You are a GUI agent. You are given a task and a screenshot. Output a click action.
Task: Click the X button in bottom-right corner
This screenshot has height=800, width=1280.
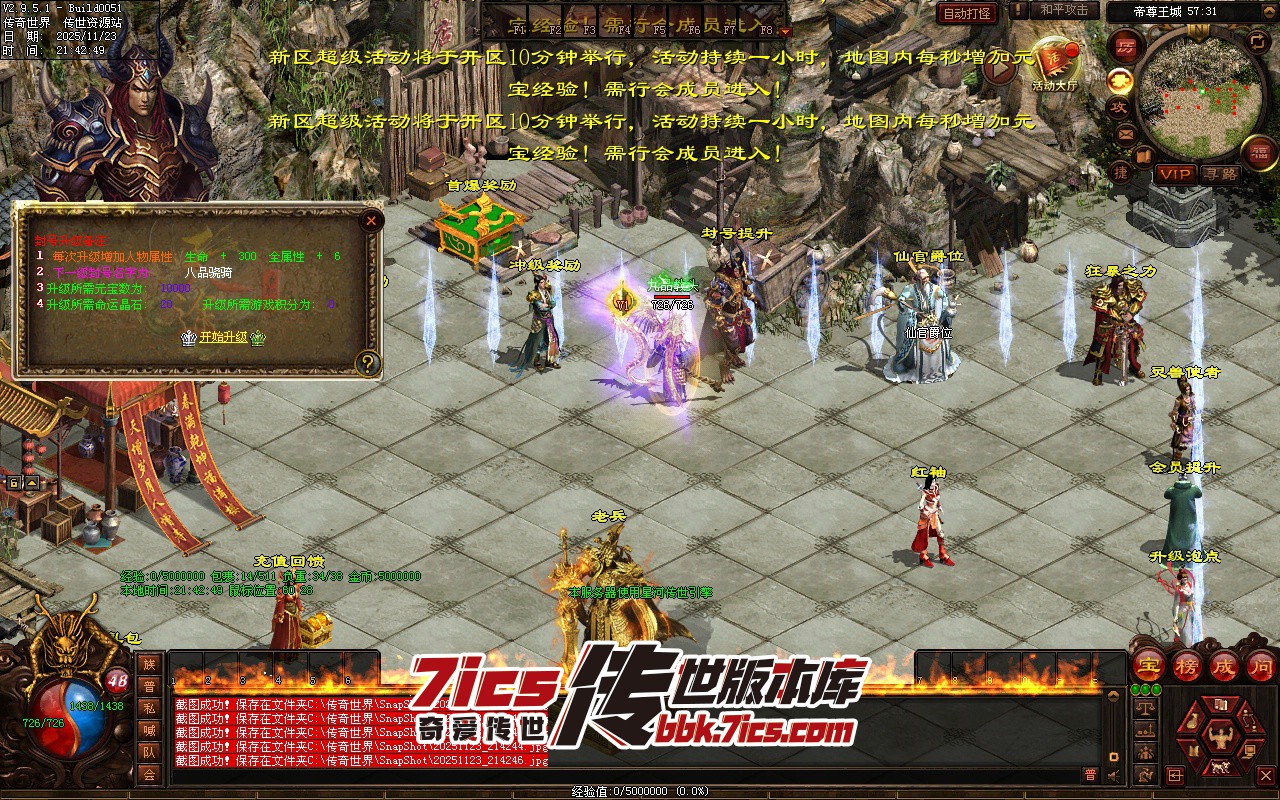coord(1266,775)
